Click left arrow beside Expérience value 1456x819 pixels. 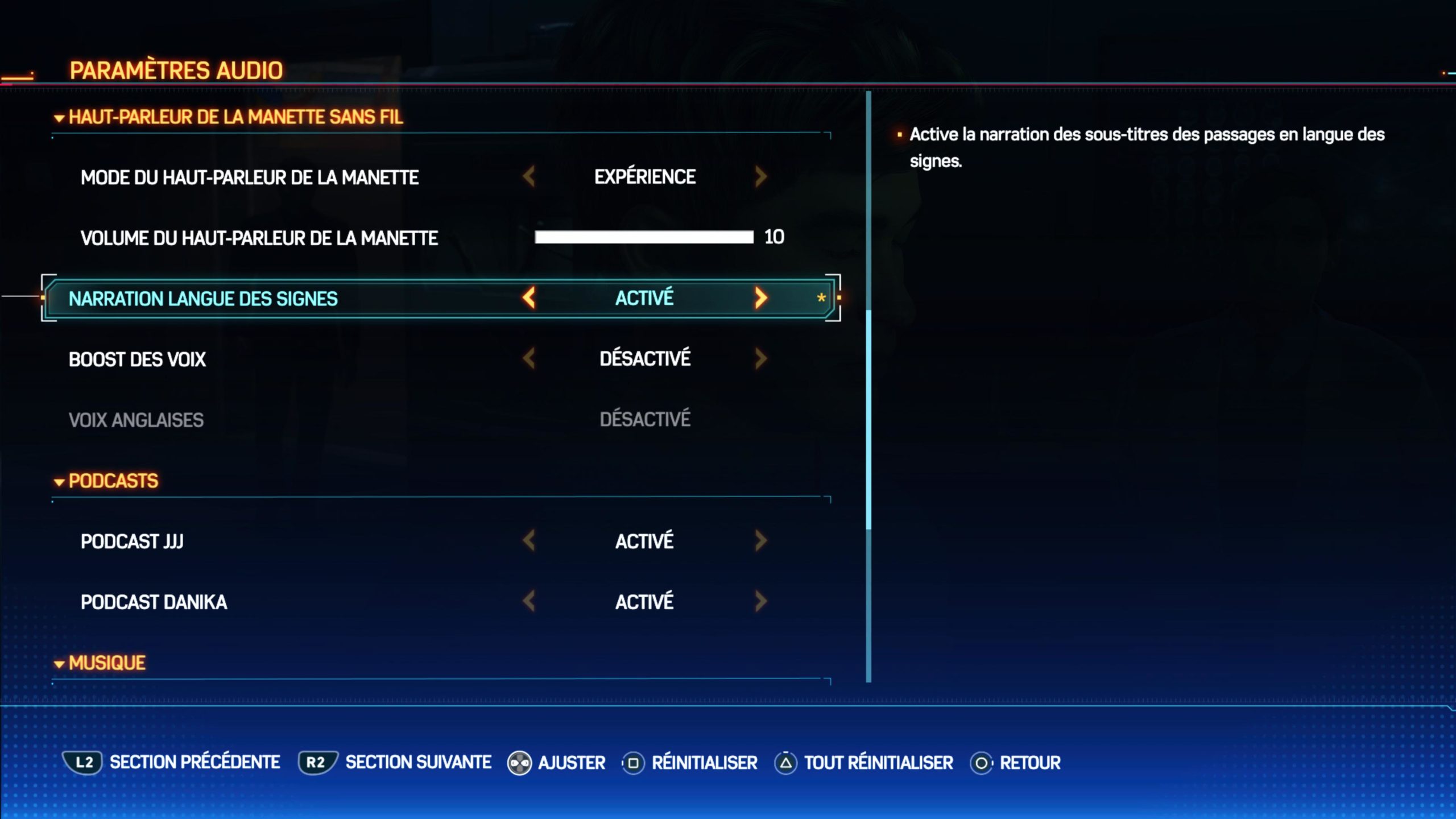[529, 177]
